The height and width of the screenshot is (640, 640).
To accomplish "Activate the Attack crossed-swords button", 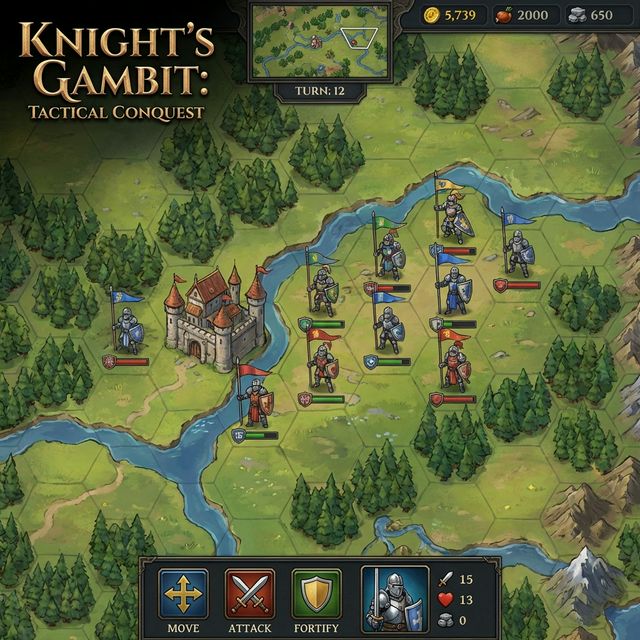I will [250, 593].
